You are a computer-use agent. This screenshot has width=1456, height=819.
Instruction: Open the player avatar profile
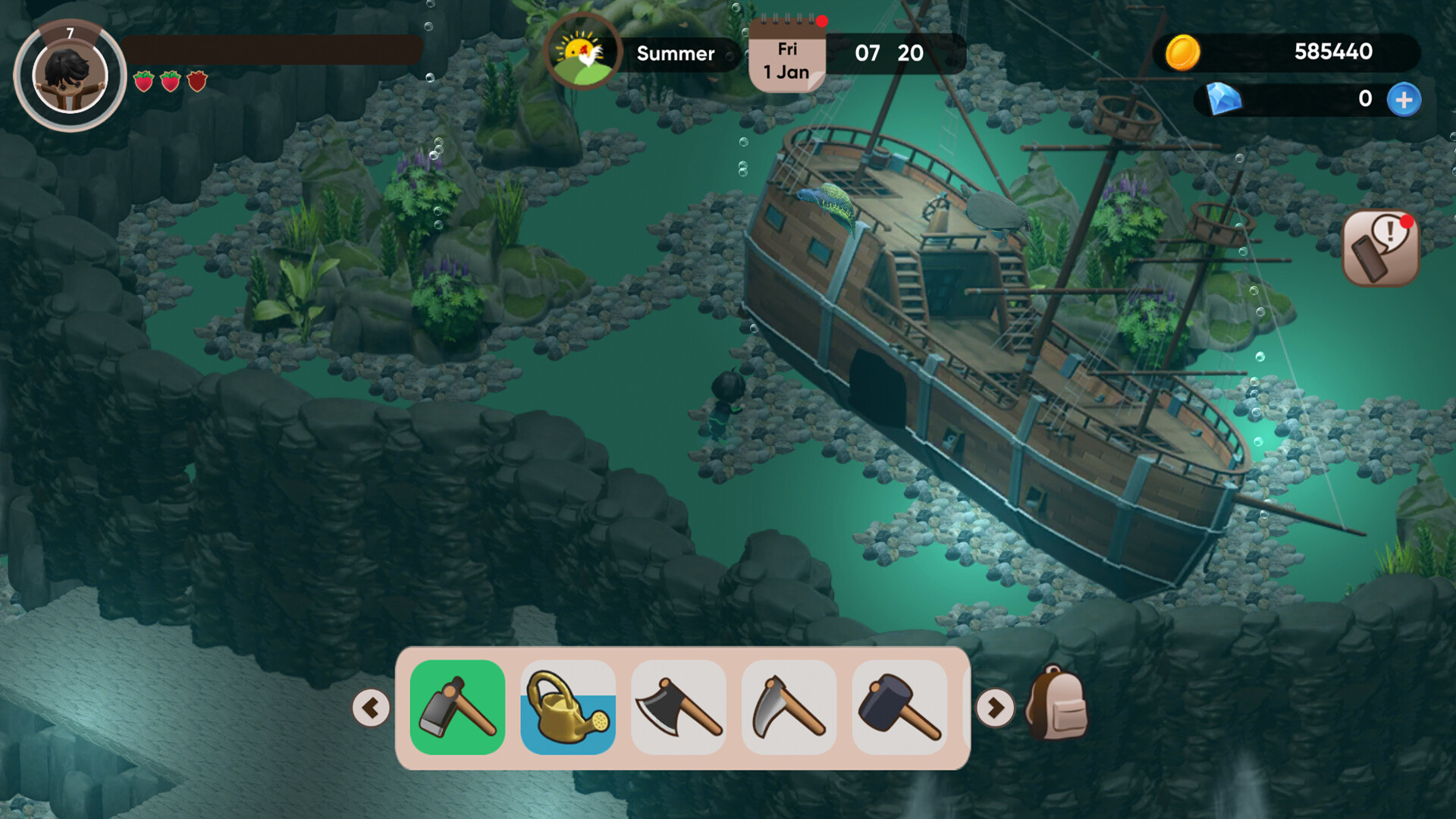[x=69, y=72]
